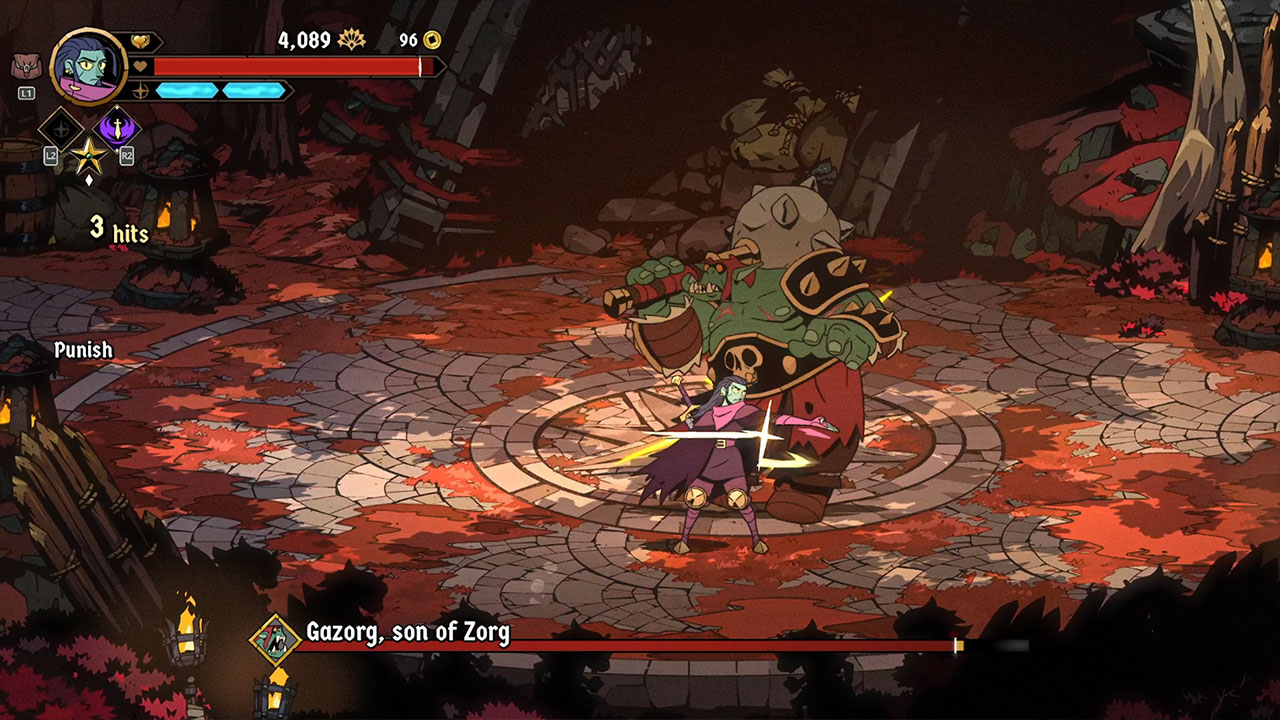Click the boss health bar at the bottom
The image size is (1280, 720).
pyautogui.click(x=650, y=645)
